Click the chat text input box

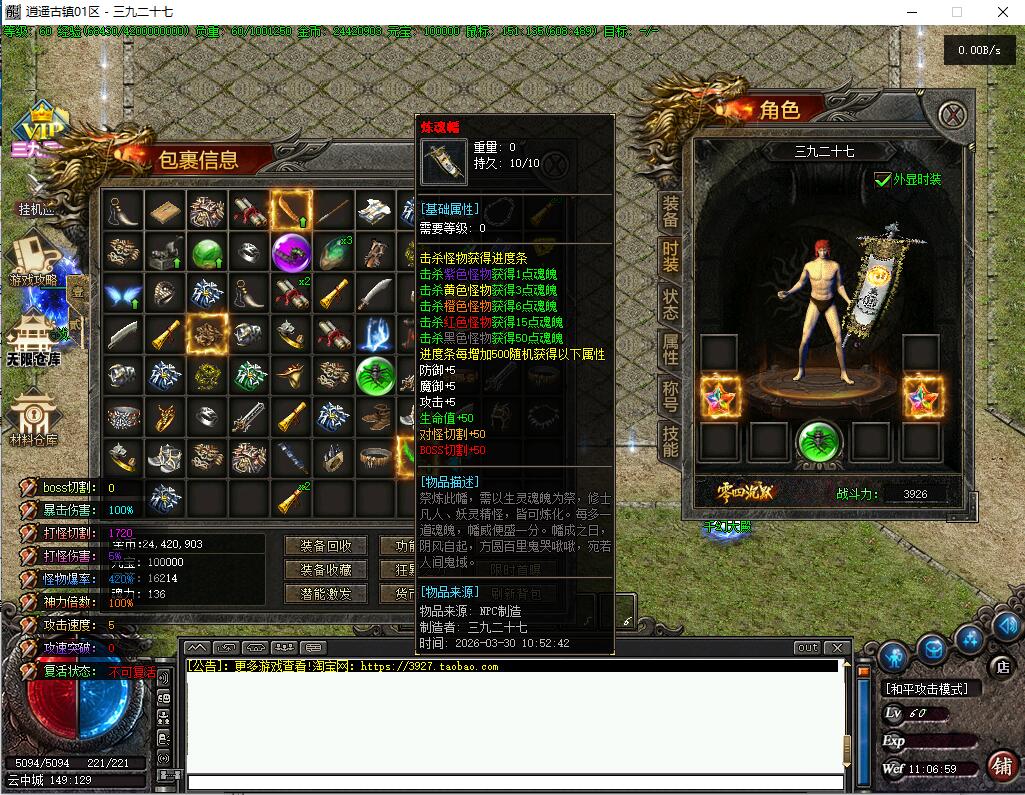(510, 781)
